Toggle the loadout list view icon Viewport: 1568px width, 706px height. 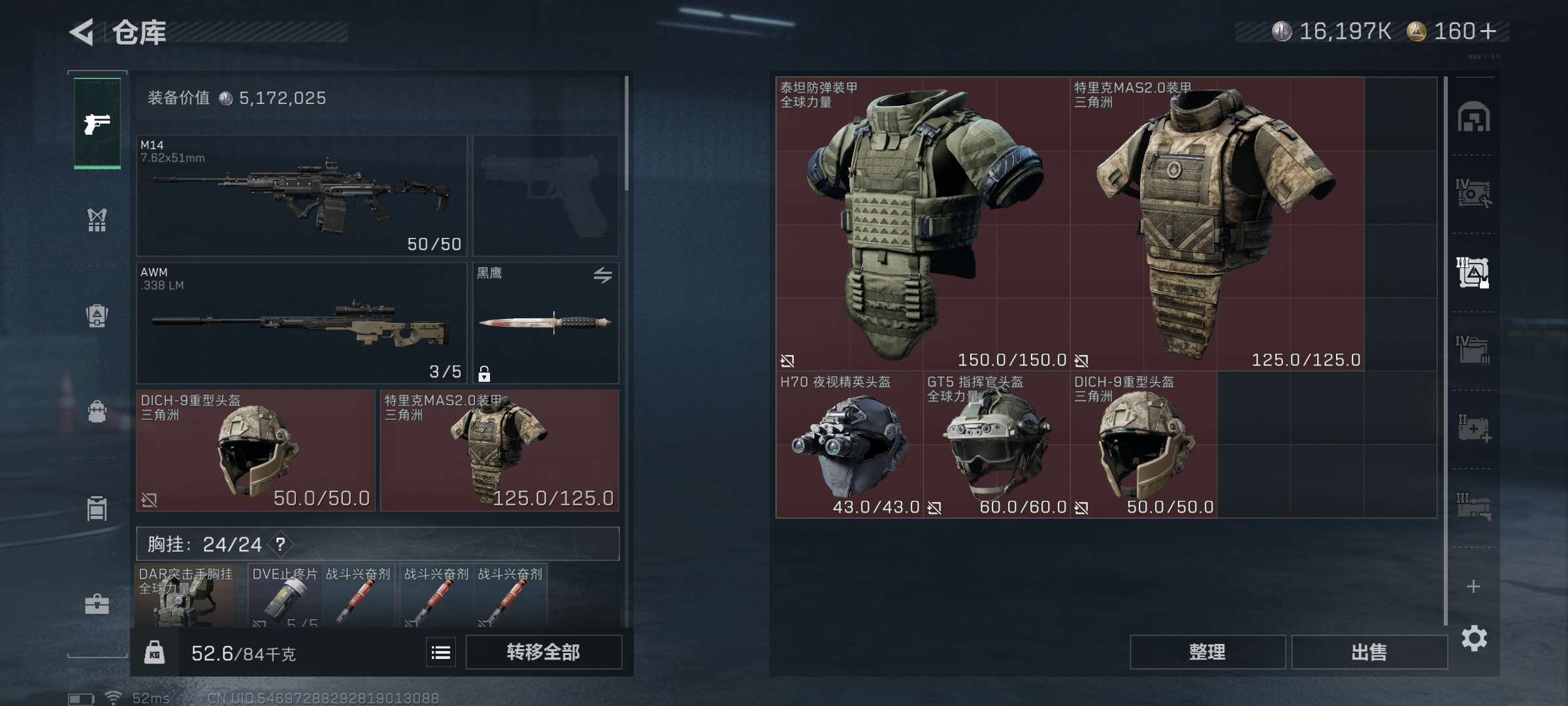tap(441, 652)
